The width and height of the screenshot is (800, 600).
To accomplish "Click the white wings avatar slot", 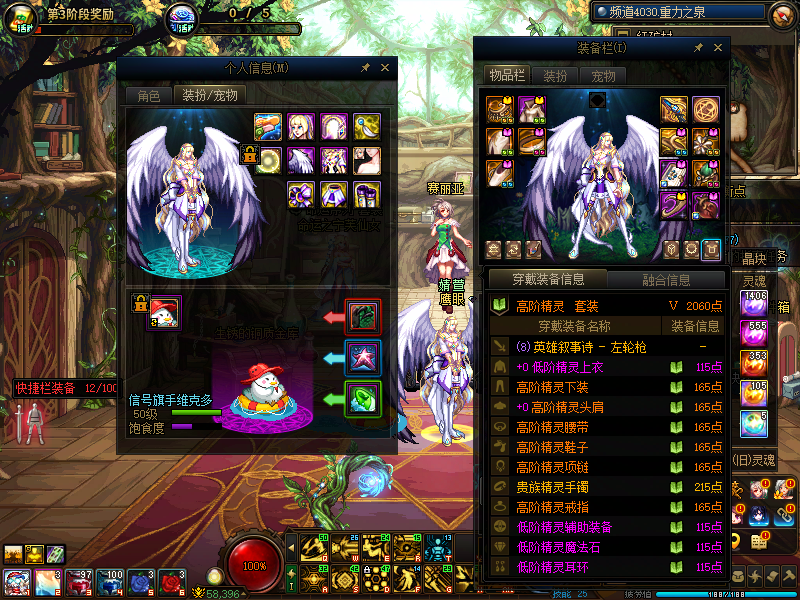I will click(300, 160).
